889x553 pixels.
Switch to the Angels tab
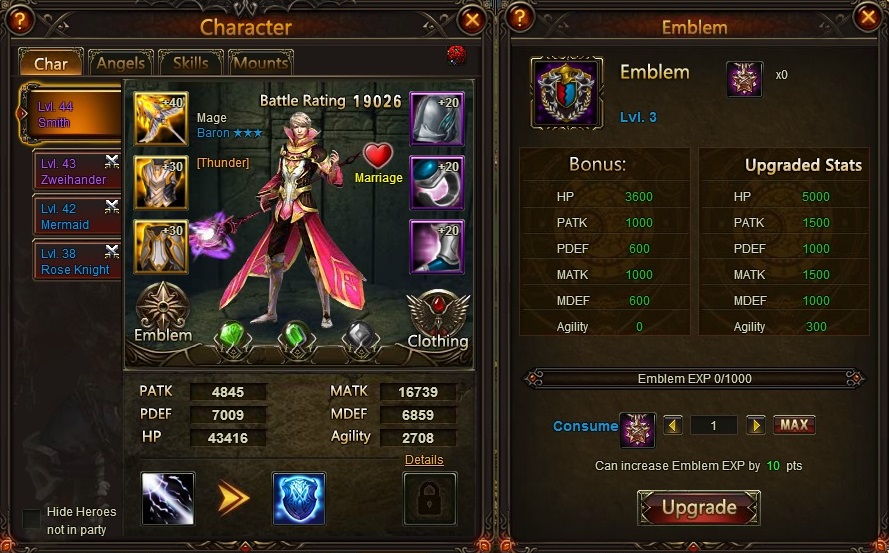[x=120, y=63]
